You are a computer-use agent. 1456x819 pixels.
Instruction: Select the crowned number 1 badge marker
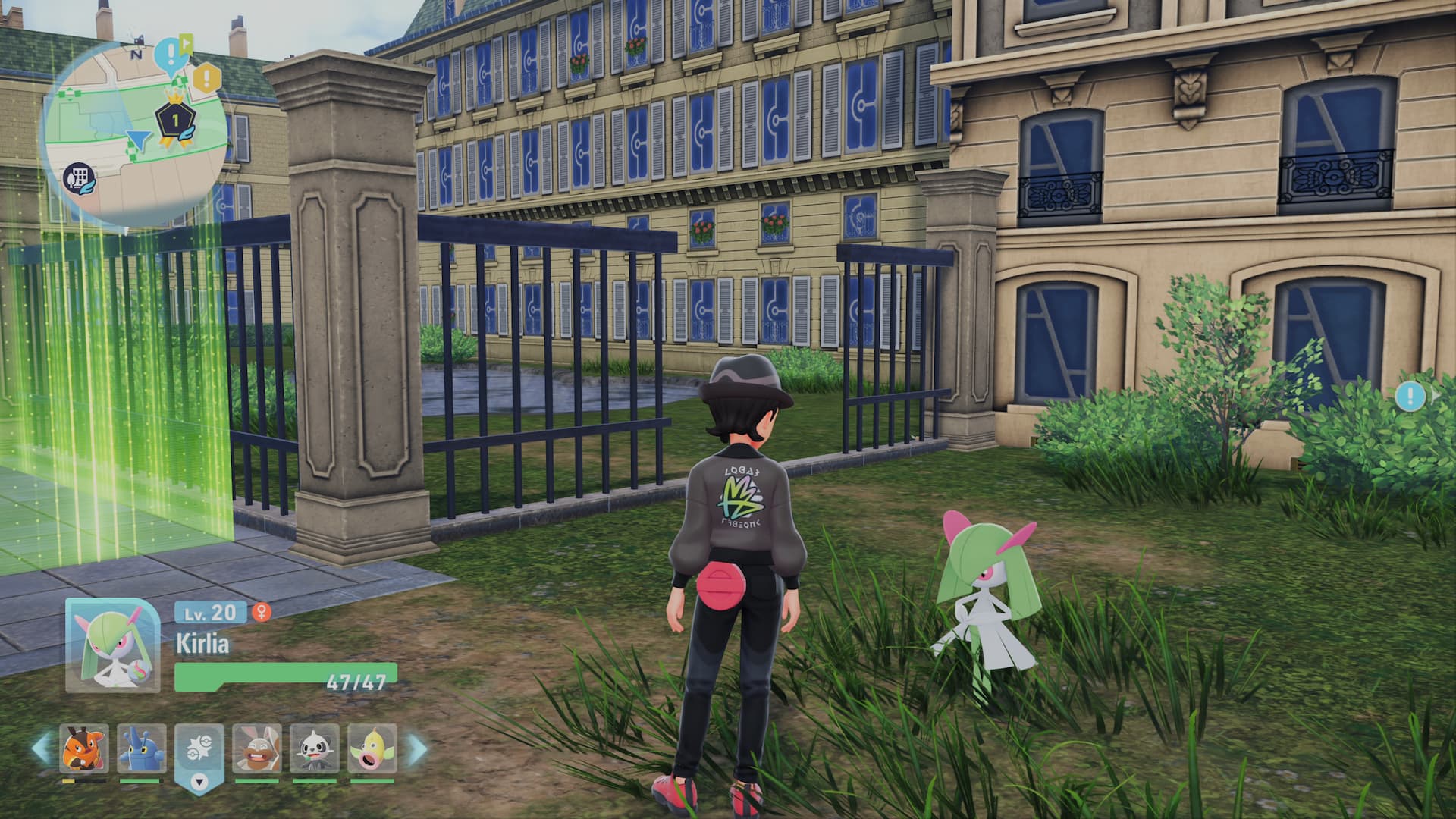174,119
